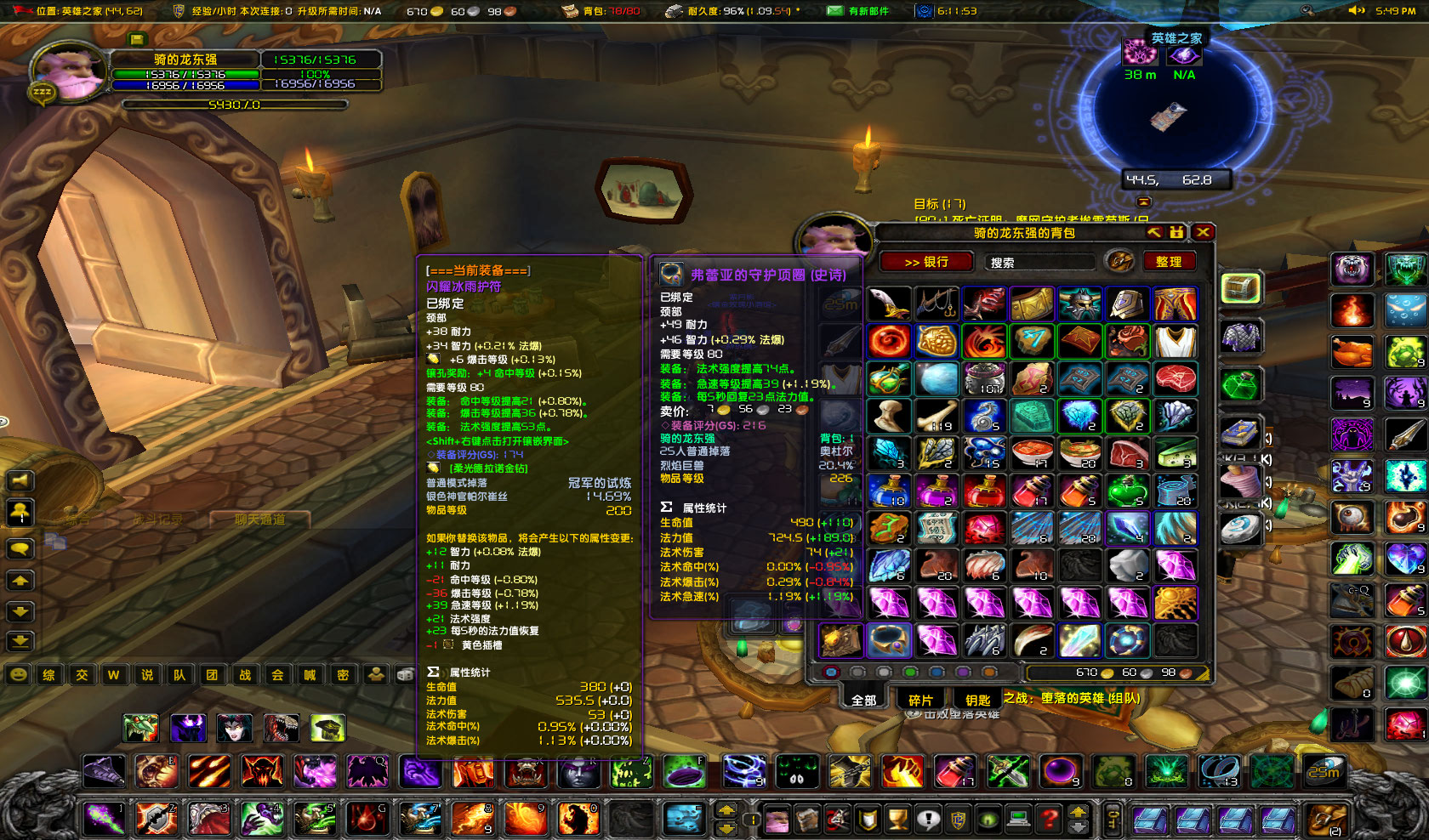This screenshot has height=840, width=1429.
Task: Click the down arrow on the left sidebar
Action: pyautogui.click(x=19, y=613)
